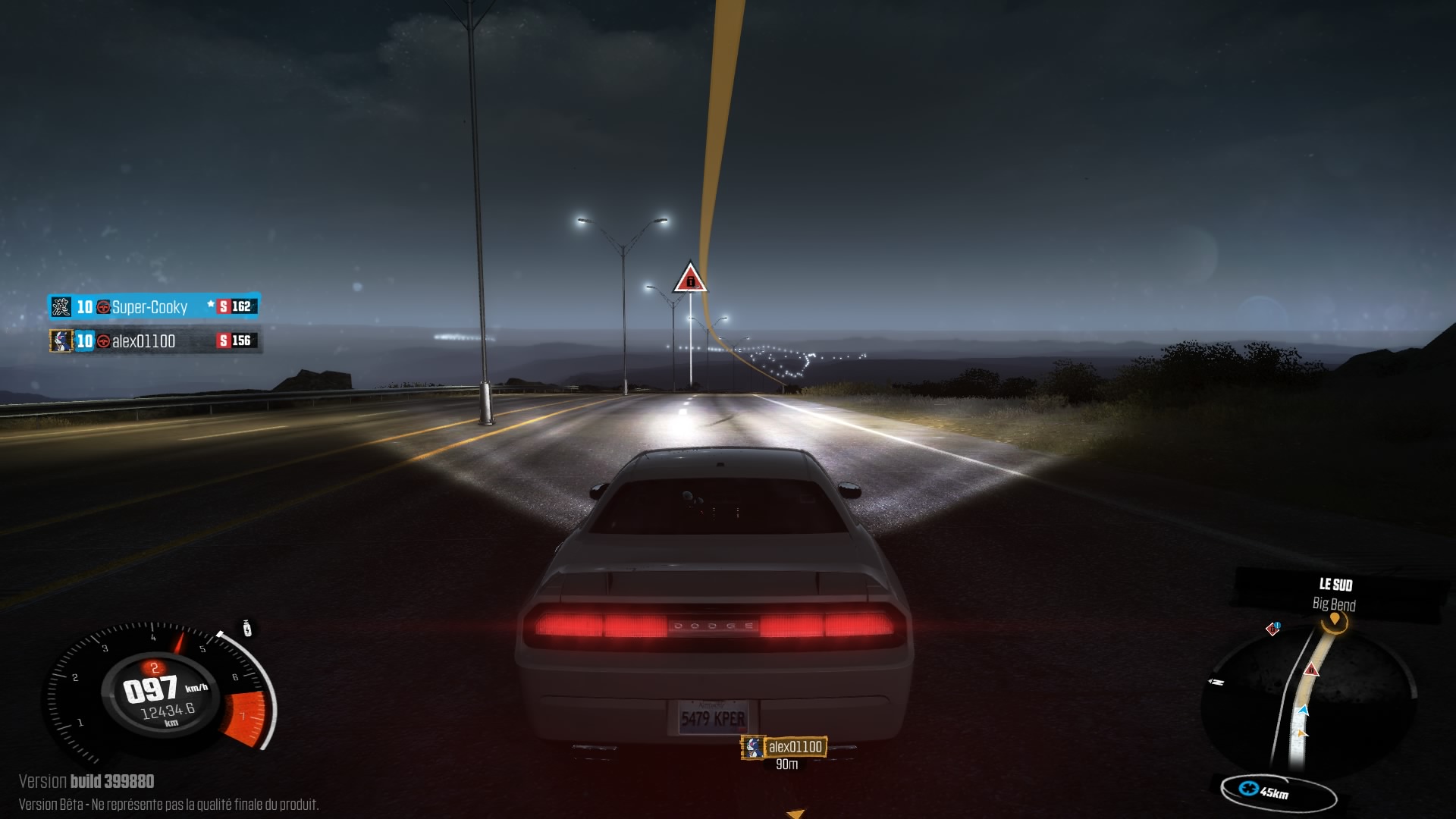Click the red diamond marker beside the minimap
This screenshot has width=1456, height=819.
pos(1273,629)
